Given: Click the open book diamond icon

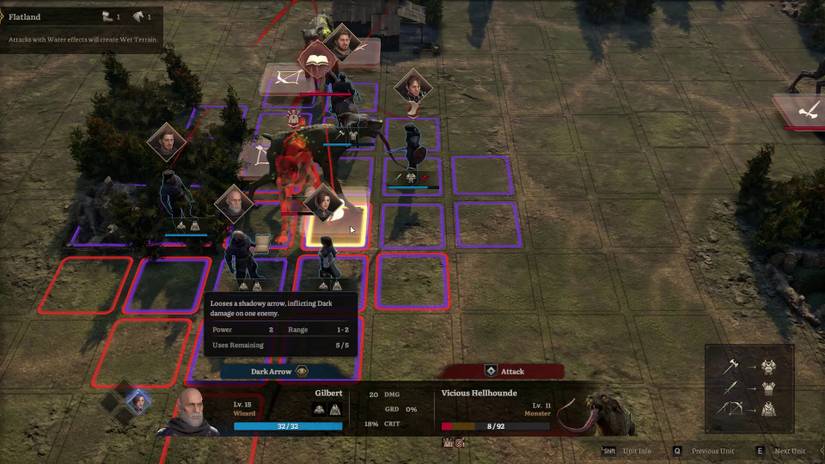Looking at the screenshot, I should click(317, 62).
